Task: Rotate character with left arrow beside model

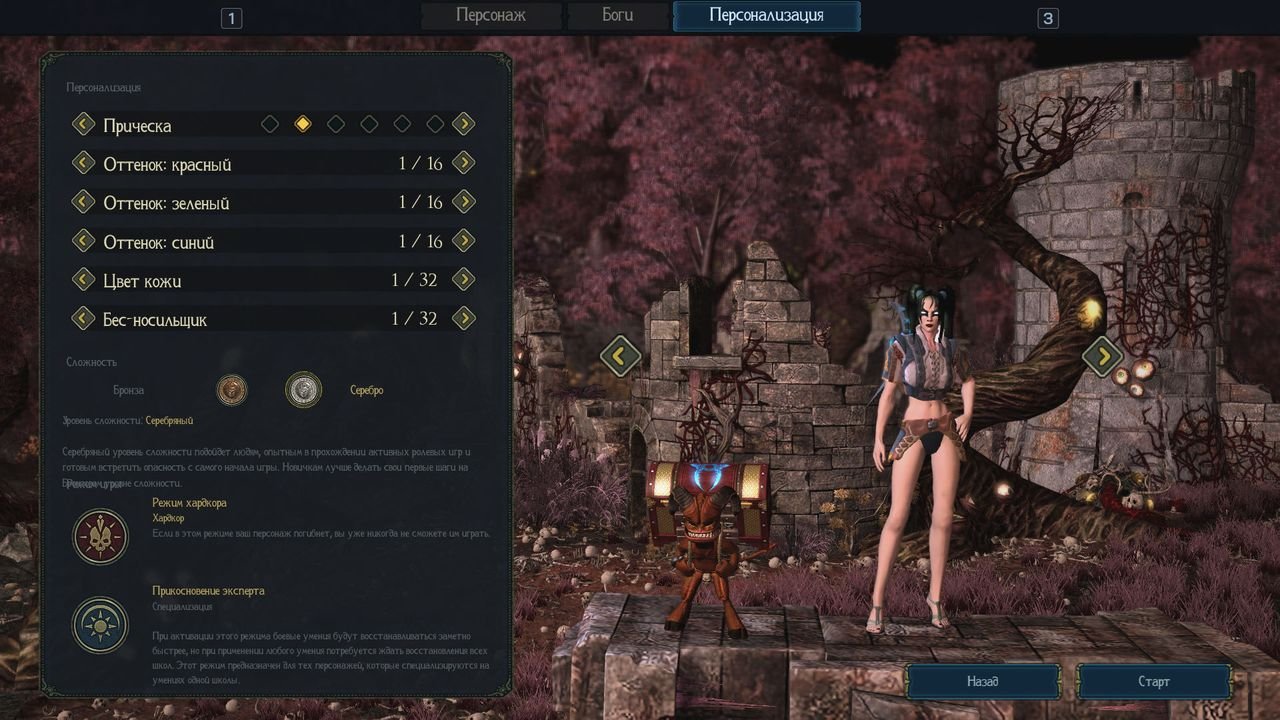Action: 620,355
